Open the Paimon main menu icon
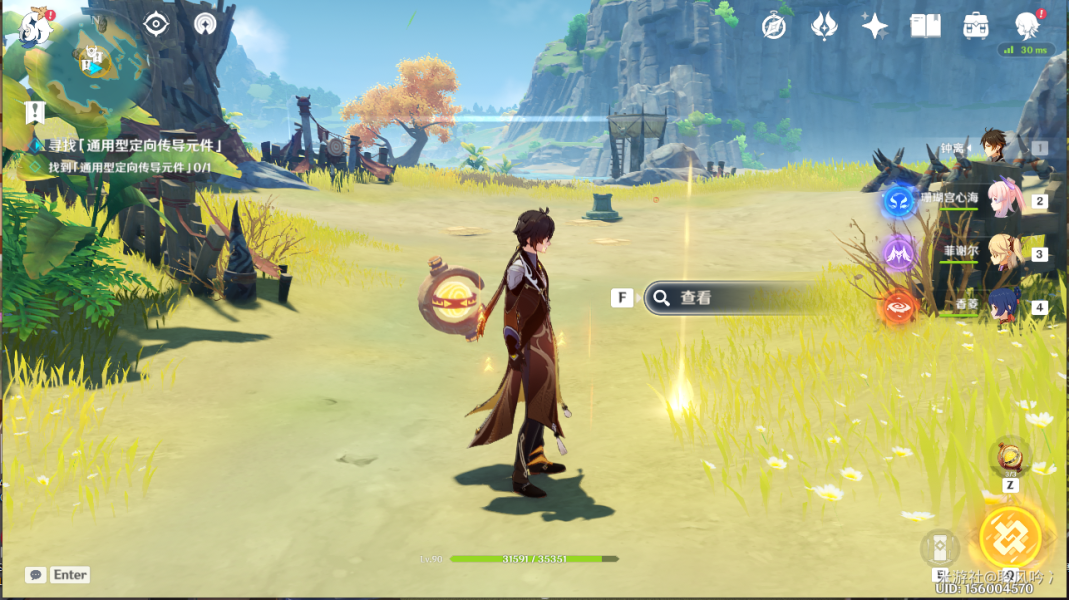The height and width of the screenshot is (600, 1069). (35, 27)
